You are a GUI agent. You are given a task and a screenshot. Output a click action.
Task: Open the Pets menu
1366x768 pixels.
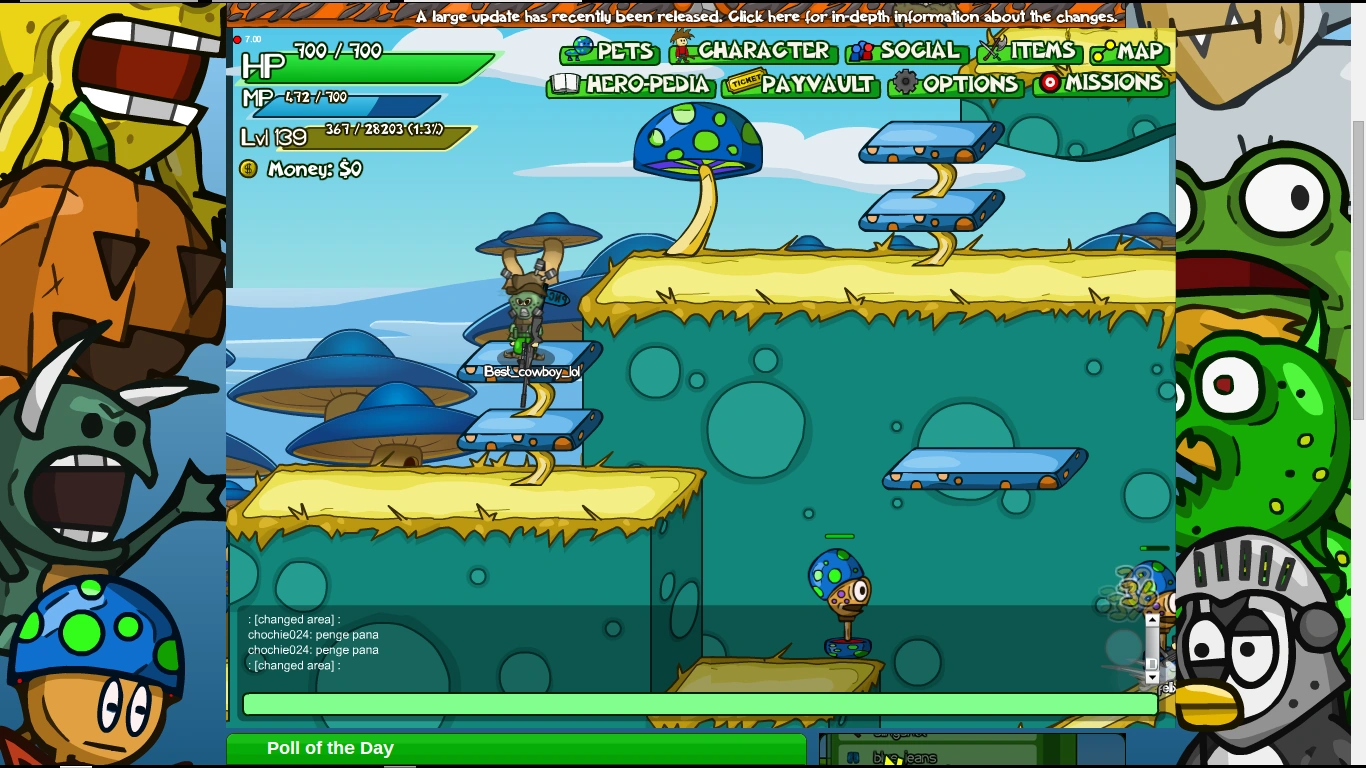pyautogui.click(x=610, y=51)
